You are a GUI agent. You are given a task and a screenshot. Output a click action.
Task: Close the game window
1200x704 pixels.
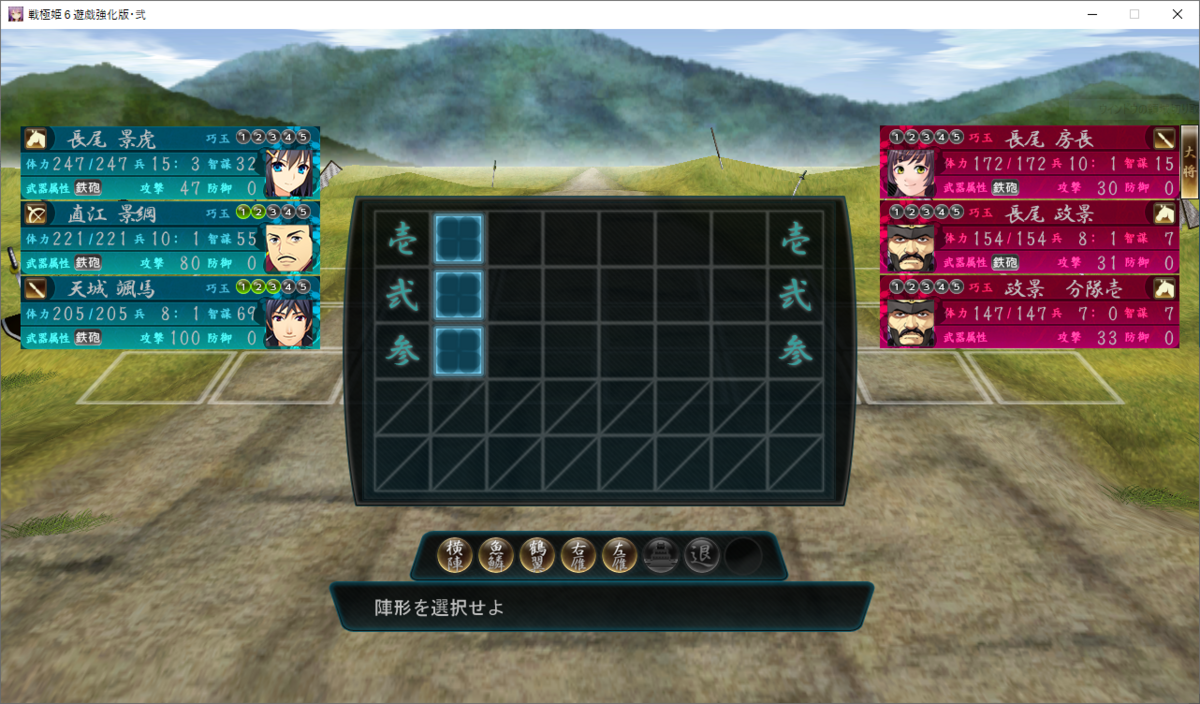(1176, 14)
